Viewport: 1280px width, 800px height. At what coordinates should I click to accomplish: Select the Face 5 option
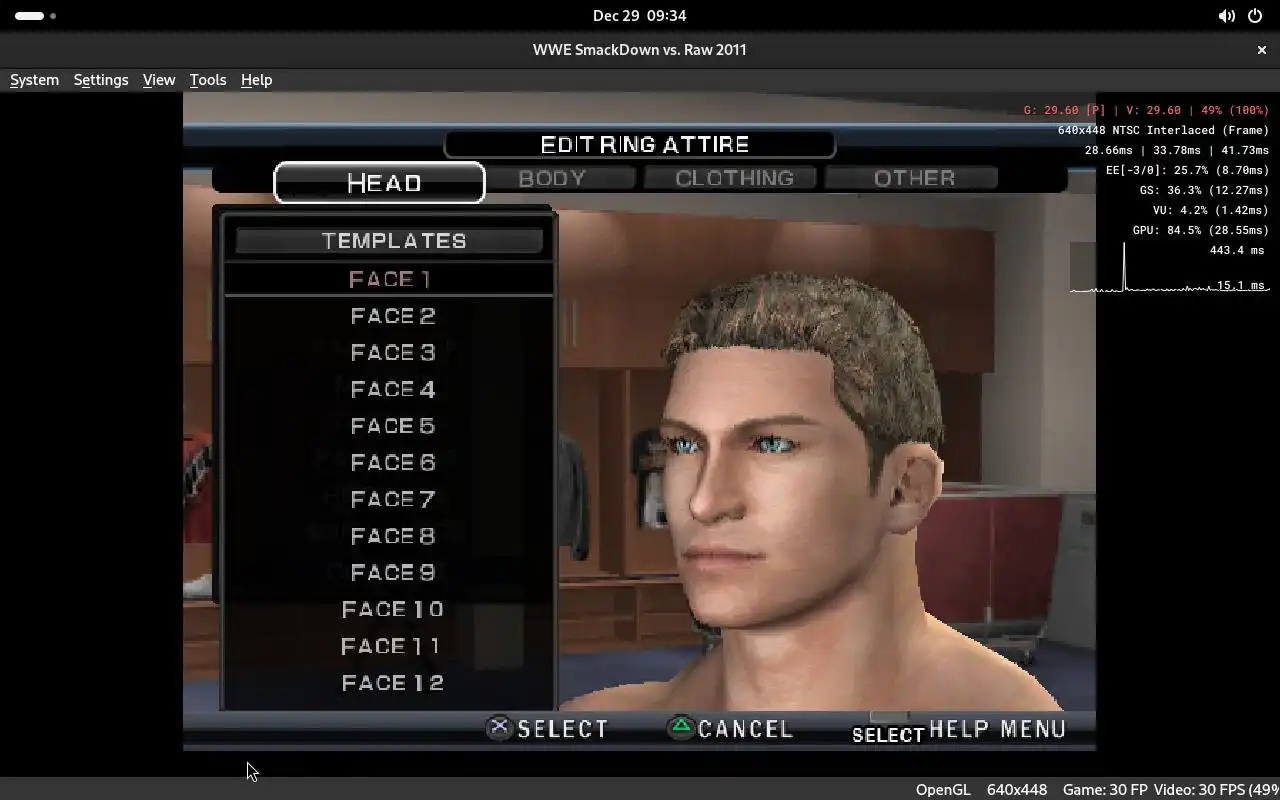pos(392,426)
